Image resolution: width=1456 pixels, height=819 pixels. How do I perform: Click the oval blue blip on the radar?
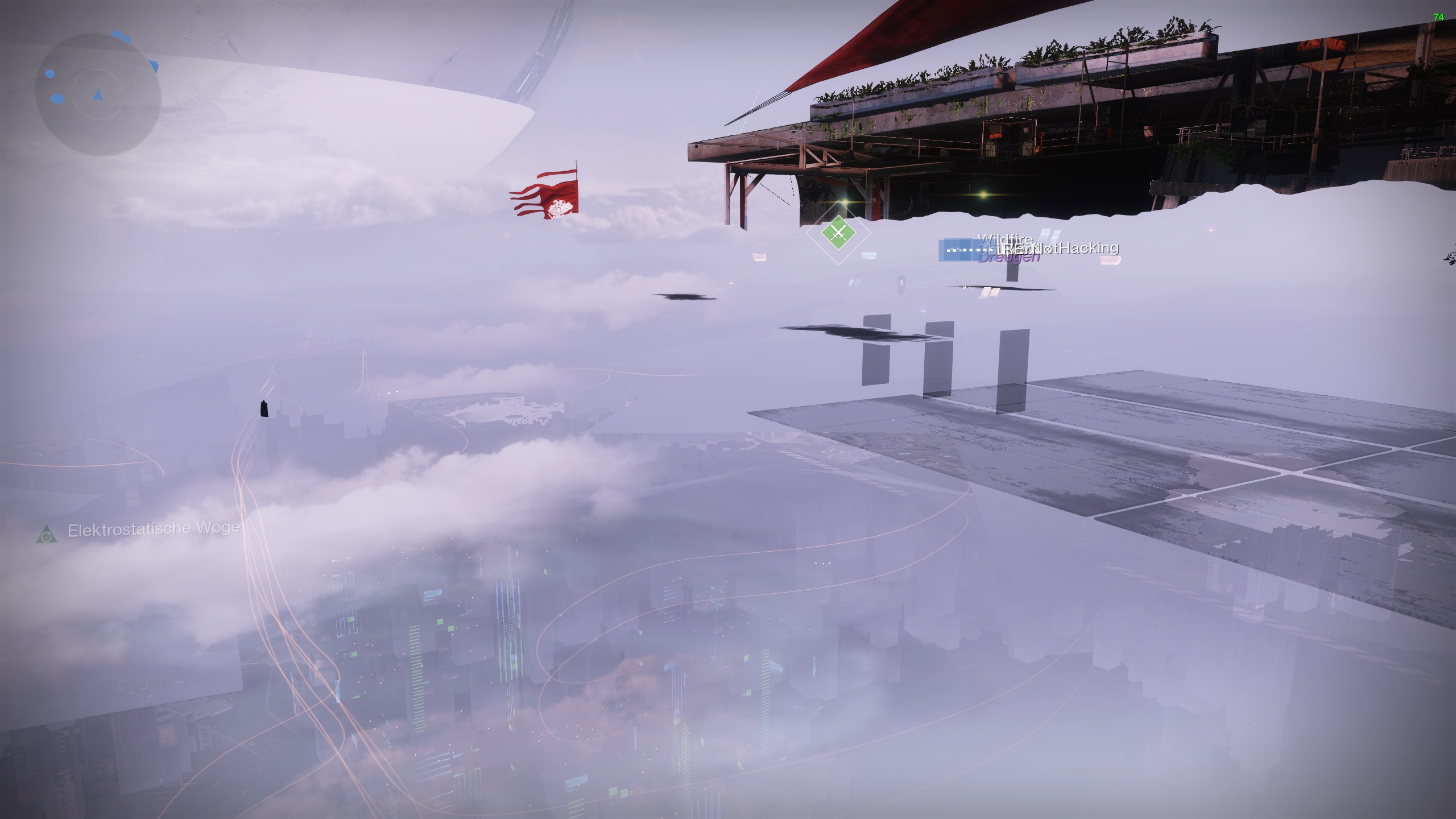(x=58, y=98)
